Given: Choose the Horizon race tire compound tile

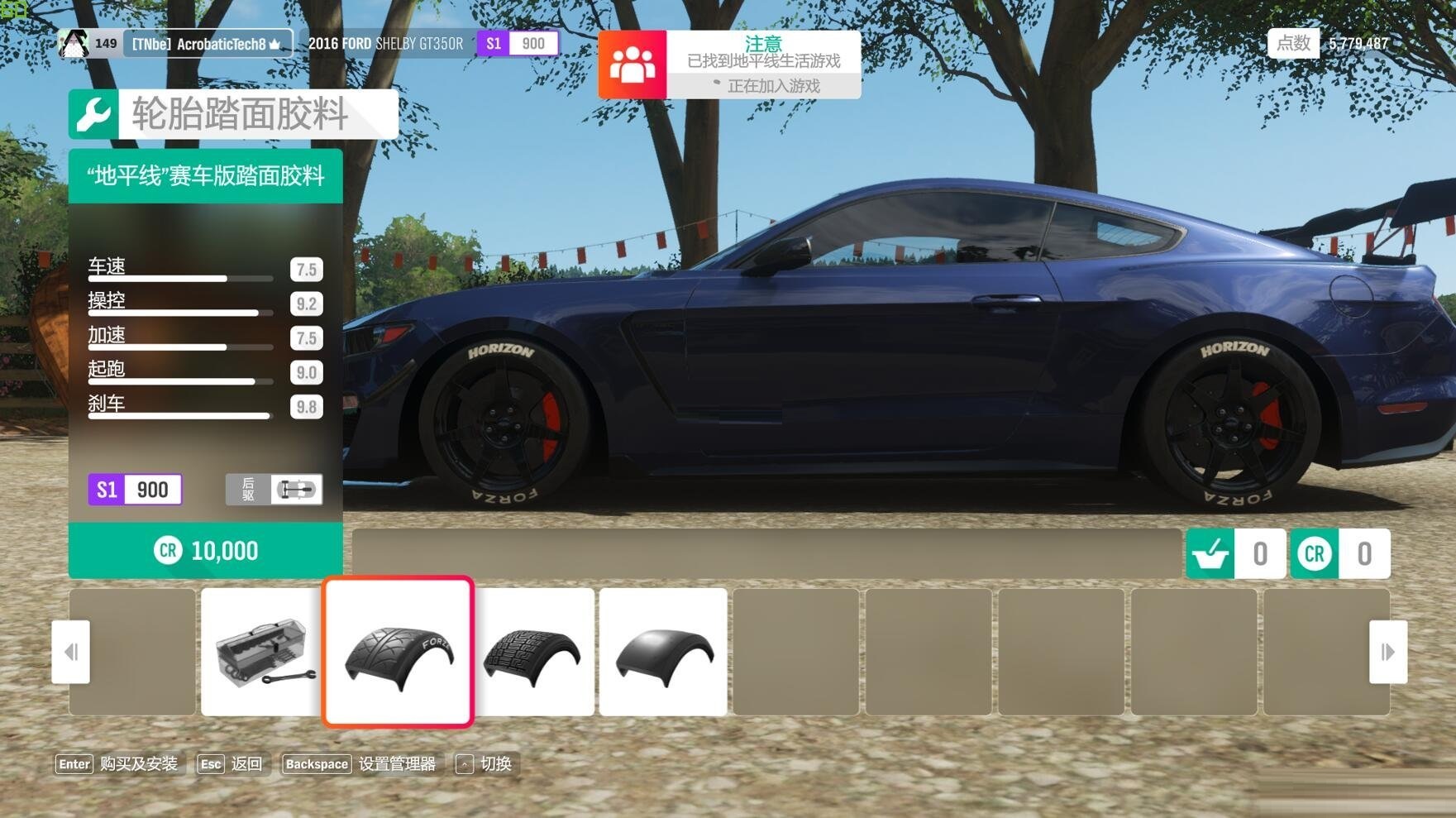Looking at the screenshot, I should (x=398, y=652).
